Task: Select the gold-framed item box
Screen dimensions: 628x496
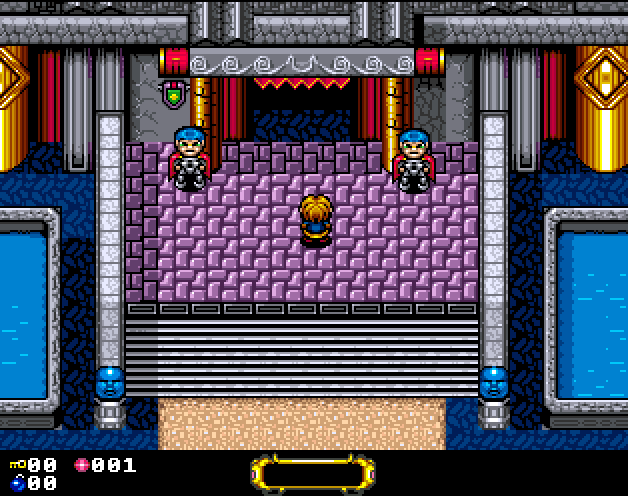Action: pos(313,473)
